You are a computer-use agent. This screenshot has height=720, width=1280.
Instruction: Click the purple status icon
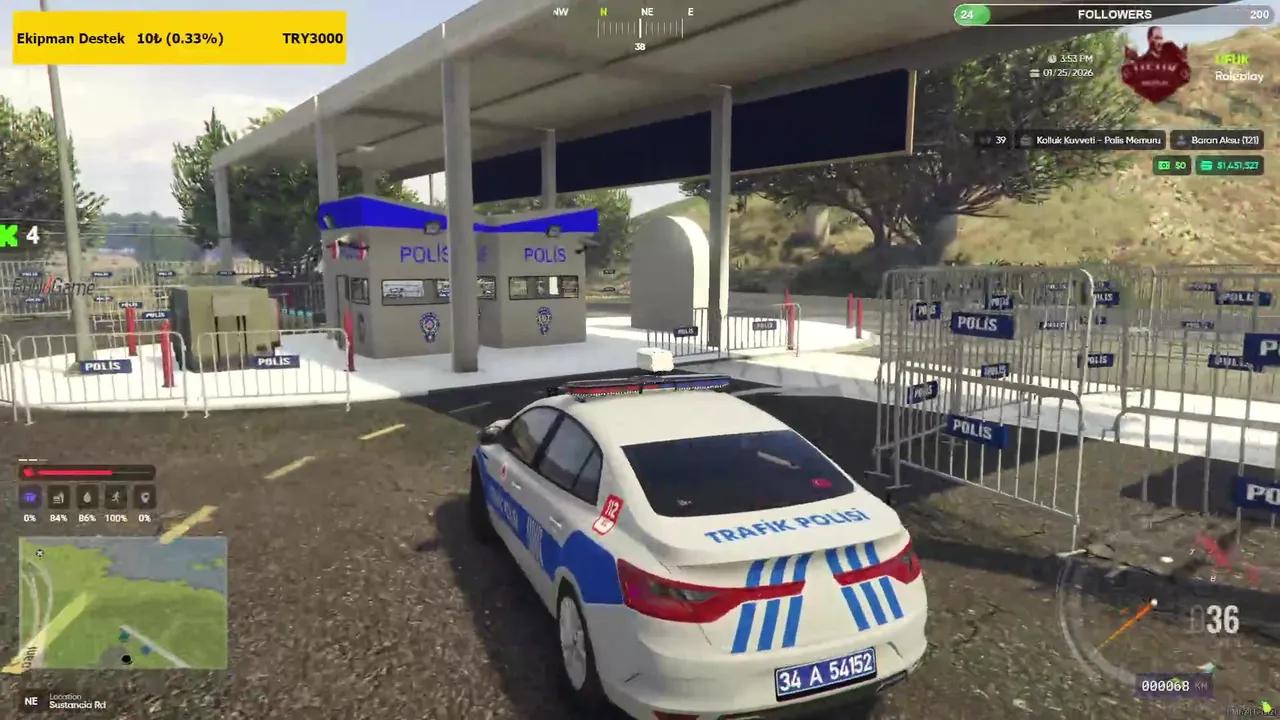[x=30, y=497]
